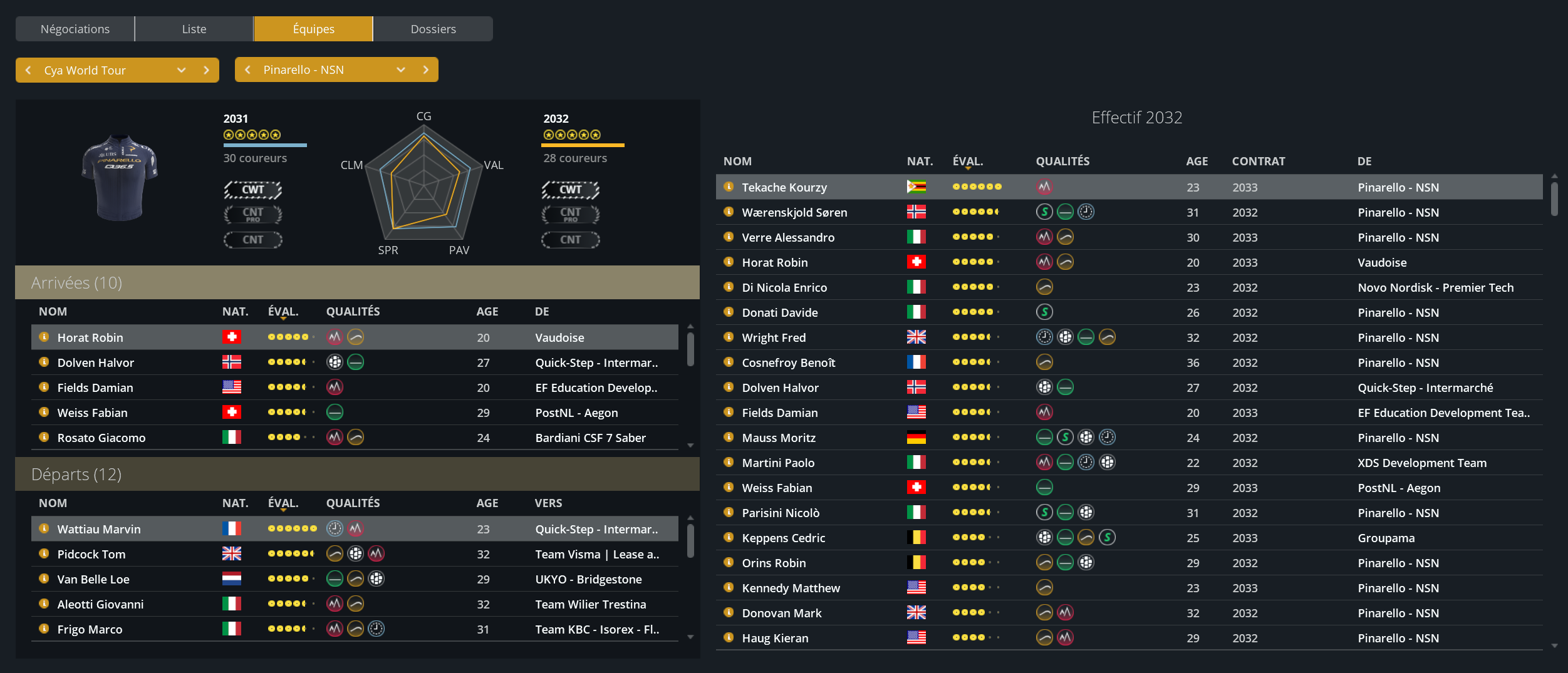This screenshot has width=1568, height=673.
Task: Choose Wærenskjold Søren from the squad list
Action: 794,212
